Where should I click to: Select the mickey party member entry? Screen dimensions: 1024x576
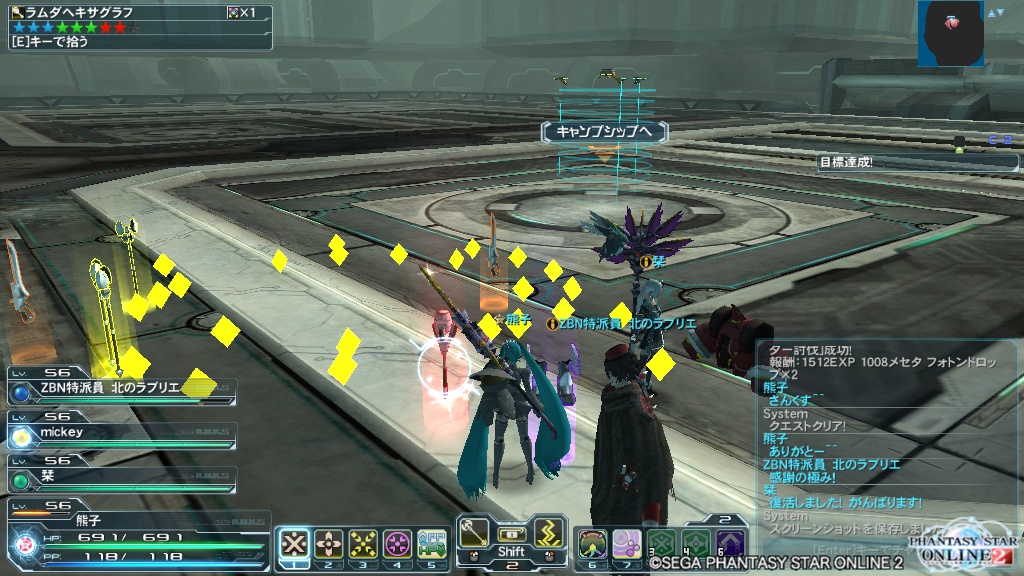click(120, 434)
